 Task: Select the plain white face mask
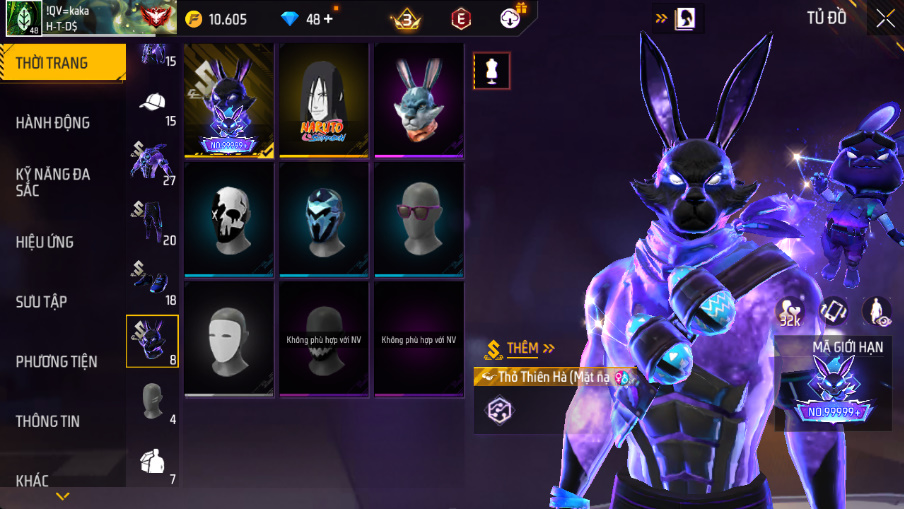point(228,338)
